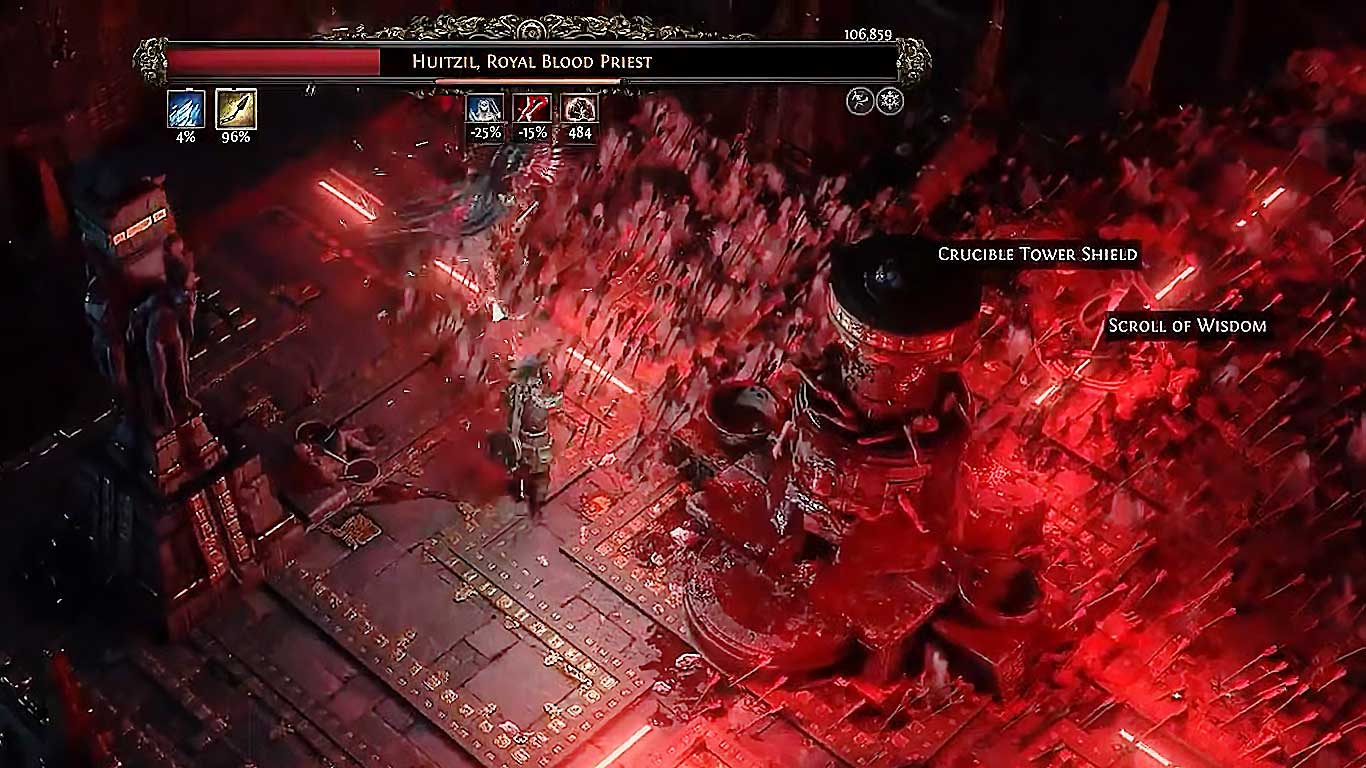Image resolution: width=1366 pixels, height=768 pixels.
Task: Click the left circular rune modifier icon
Action: pyautogui.click(x=859, y=100)
